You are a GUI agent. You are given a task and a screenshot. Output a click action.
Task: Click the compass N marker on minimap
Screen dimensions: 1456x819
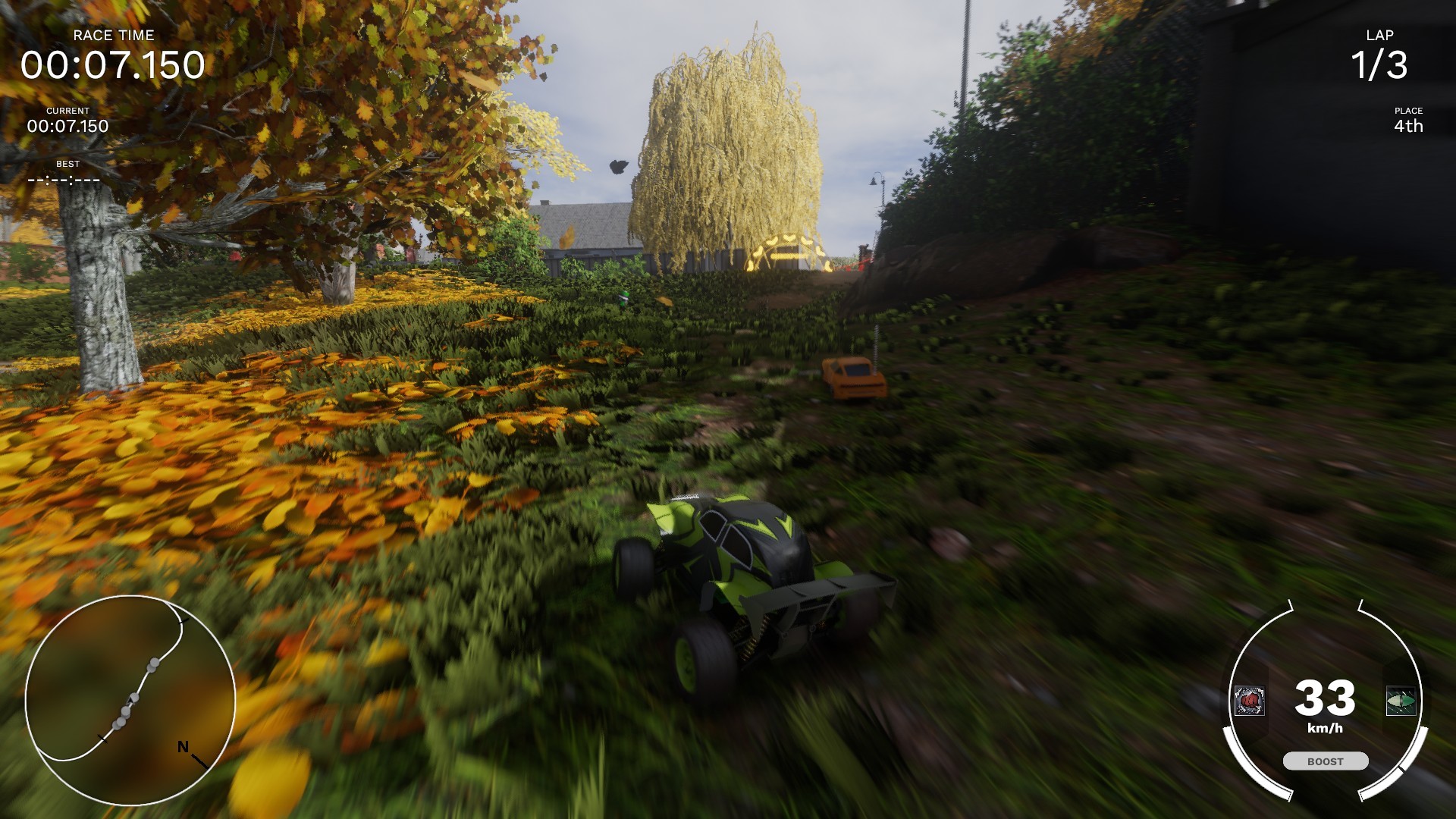184,746
